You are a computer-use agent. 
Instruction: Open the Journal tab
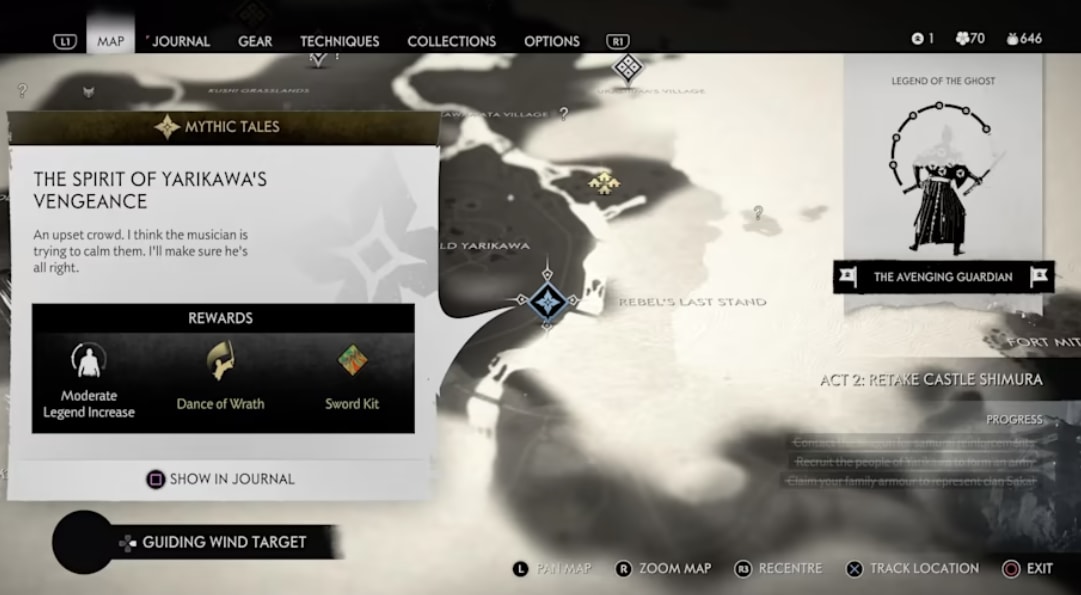(x=180, y=41)
